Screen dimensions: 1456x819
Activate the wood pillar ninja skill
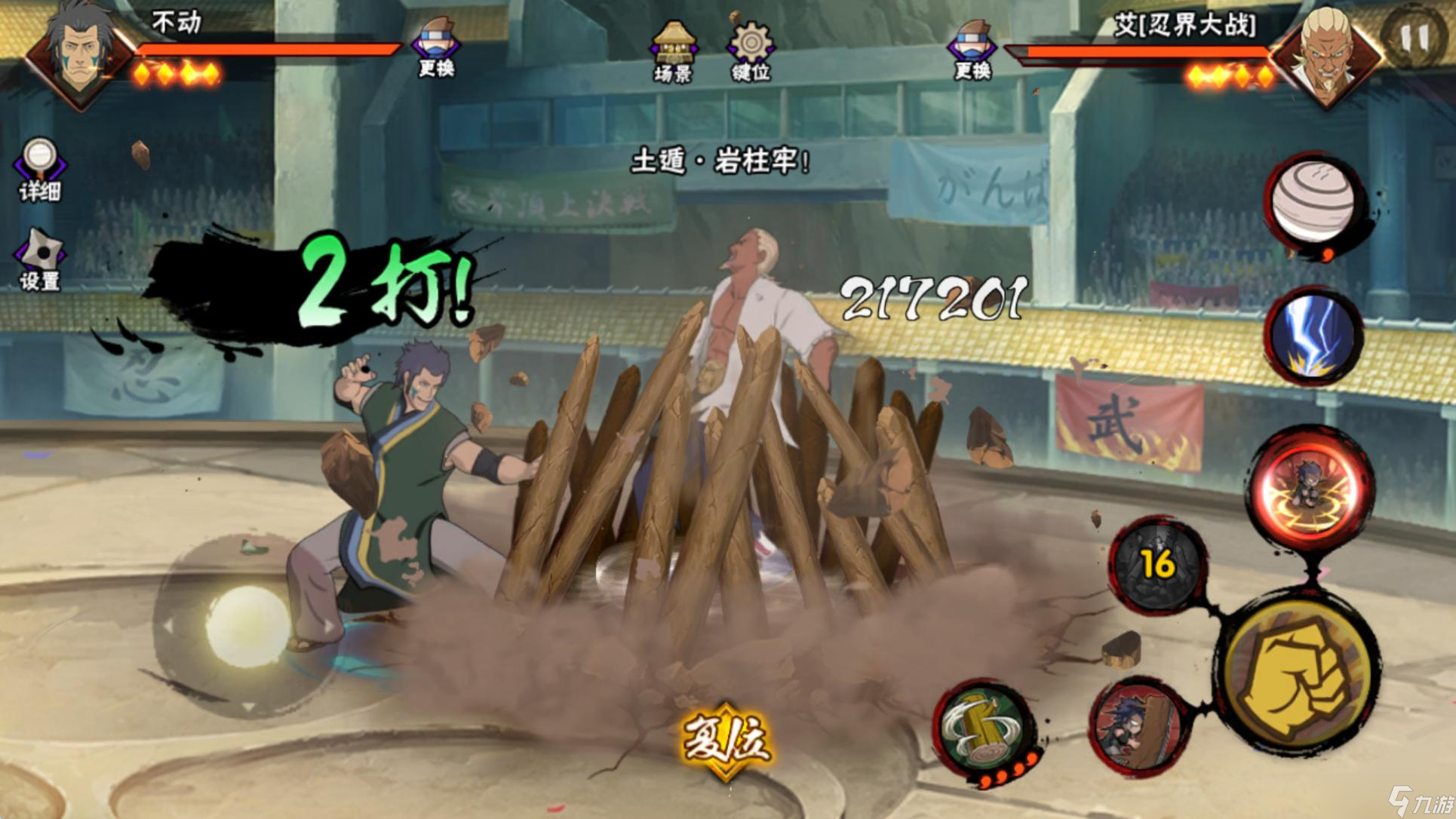point(1139,725)
